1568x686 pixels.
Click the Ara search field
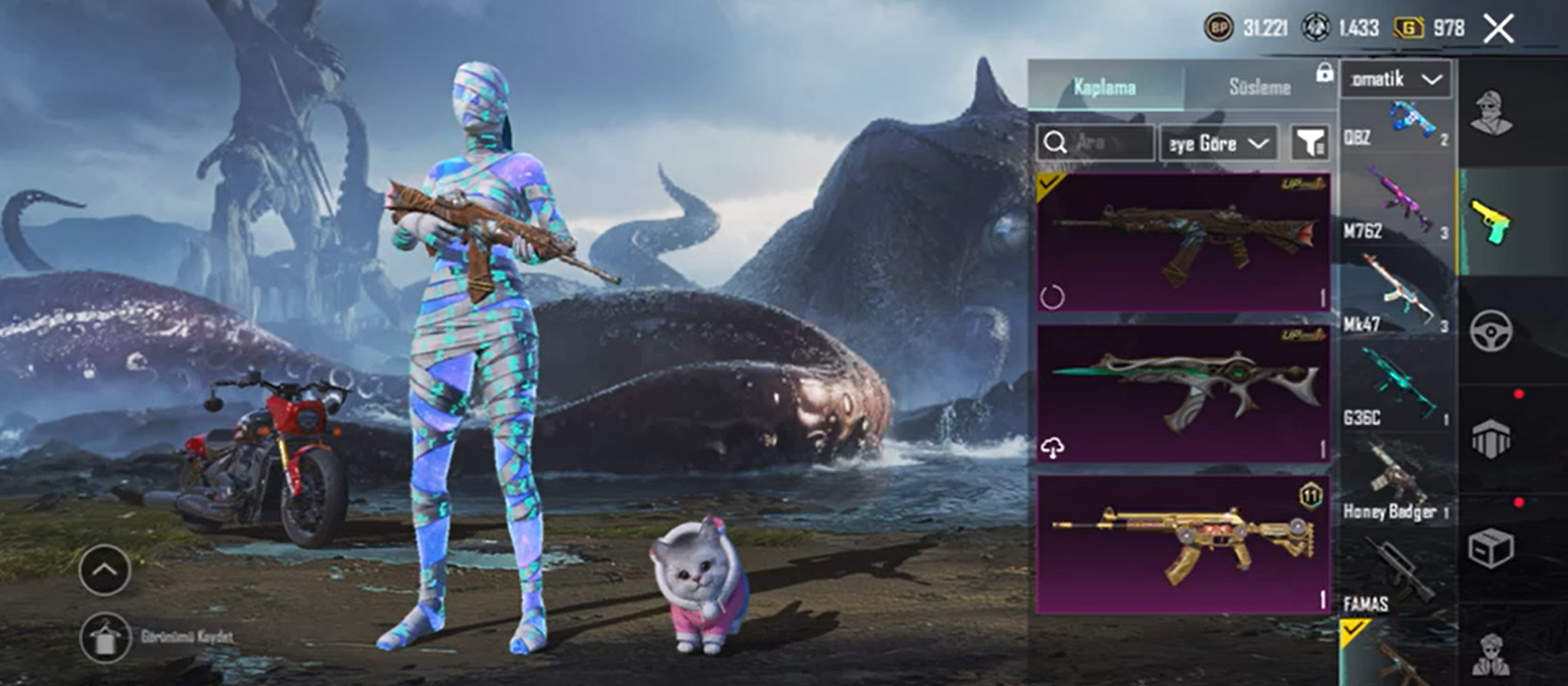(1095, 143)
